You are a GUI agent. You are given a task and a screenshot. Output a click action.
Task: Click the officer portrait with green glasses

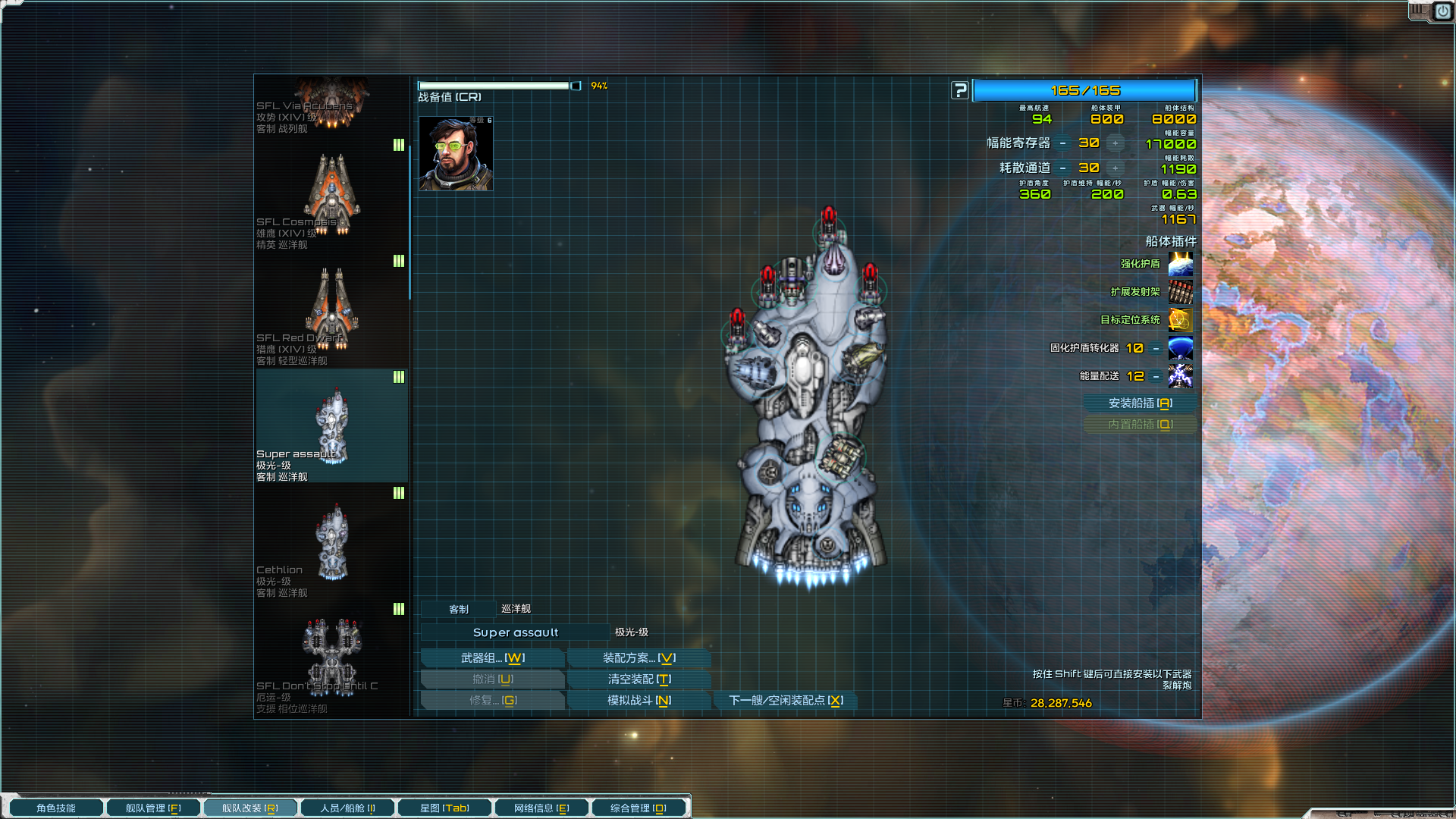456,154
